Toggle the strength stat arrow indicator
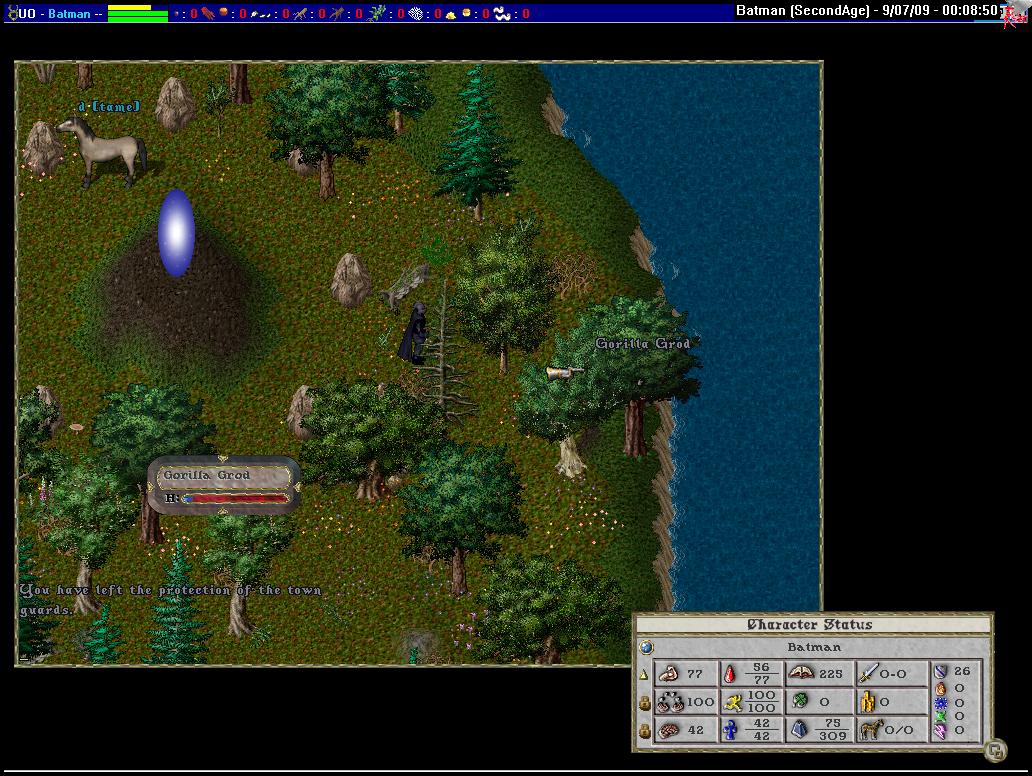This screenshot has height=776, width=1032. (x=645, y=675)
